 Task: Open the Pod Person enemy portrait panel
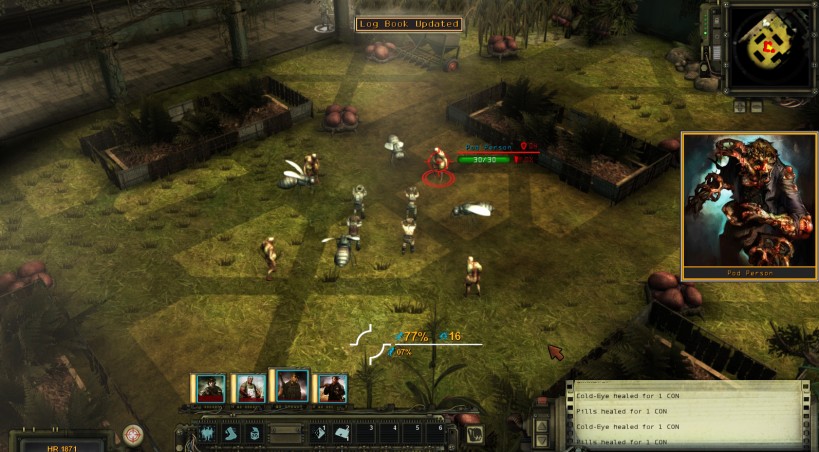[748, 203]
